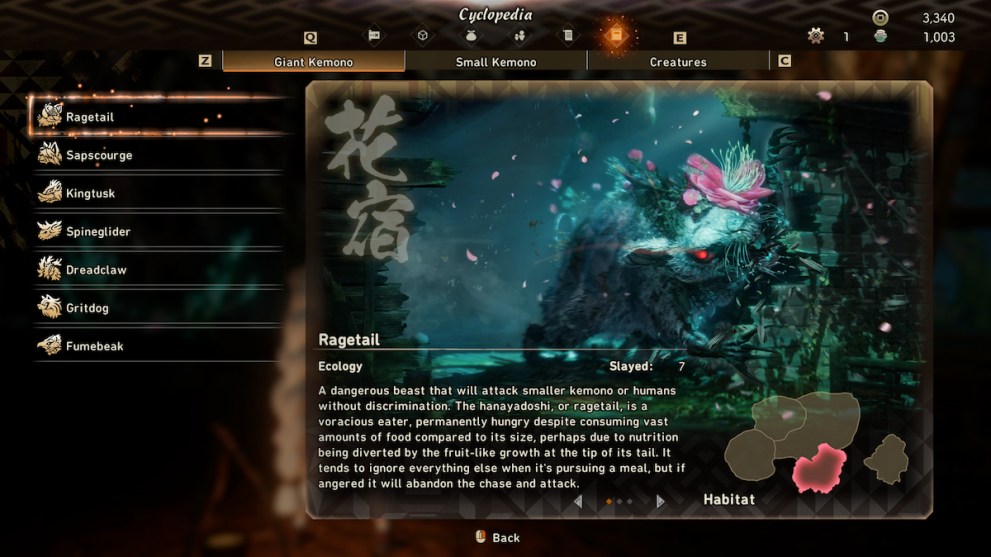Click the Back button
This screenshot has height=557, width=991.
497,537
